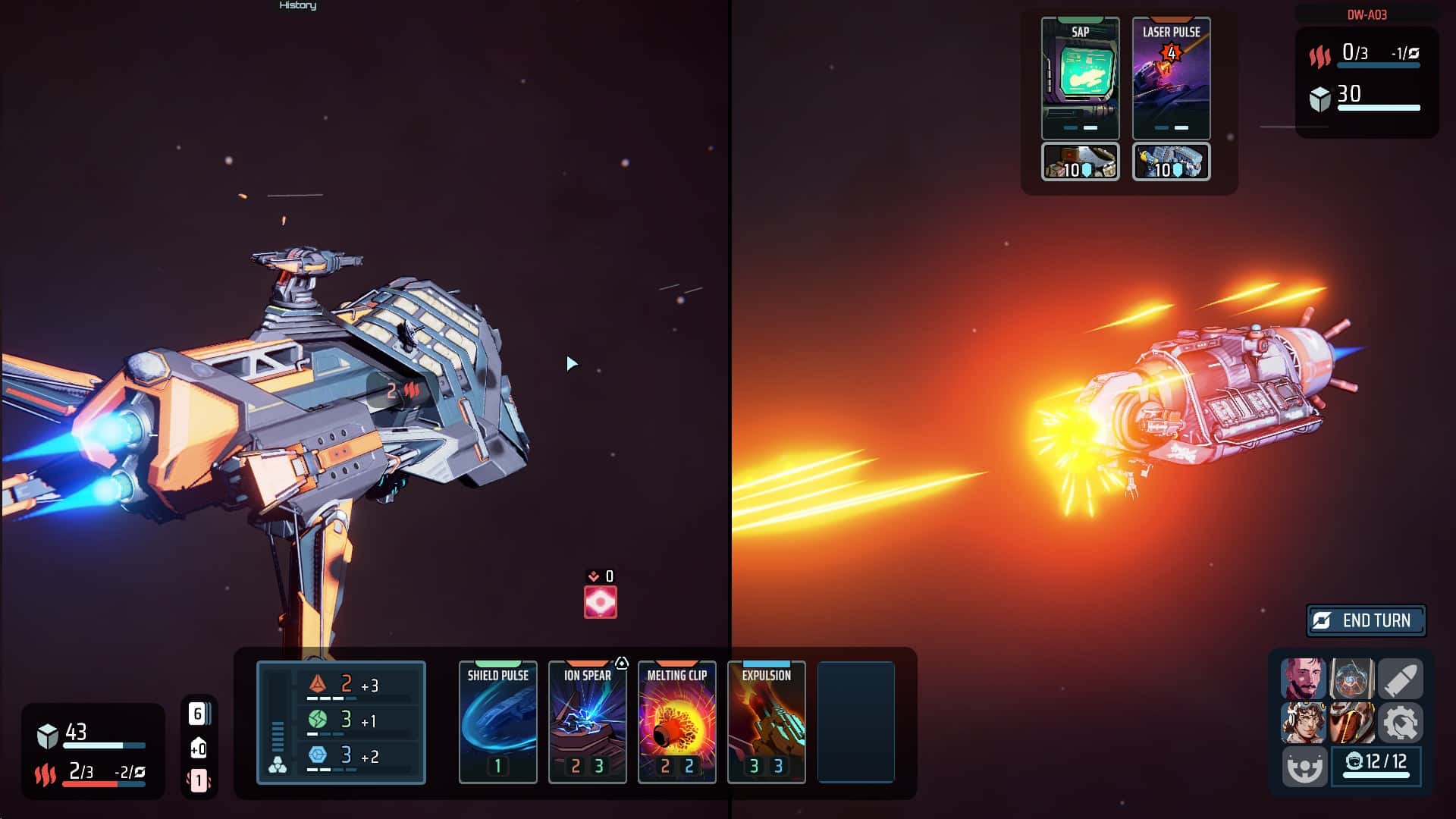The image size is (1456, 819).
Task: Select the blue hexagon energy row
Action: tap(356, 756)
